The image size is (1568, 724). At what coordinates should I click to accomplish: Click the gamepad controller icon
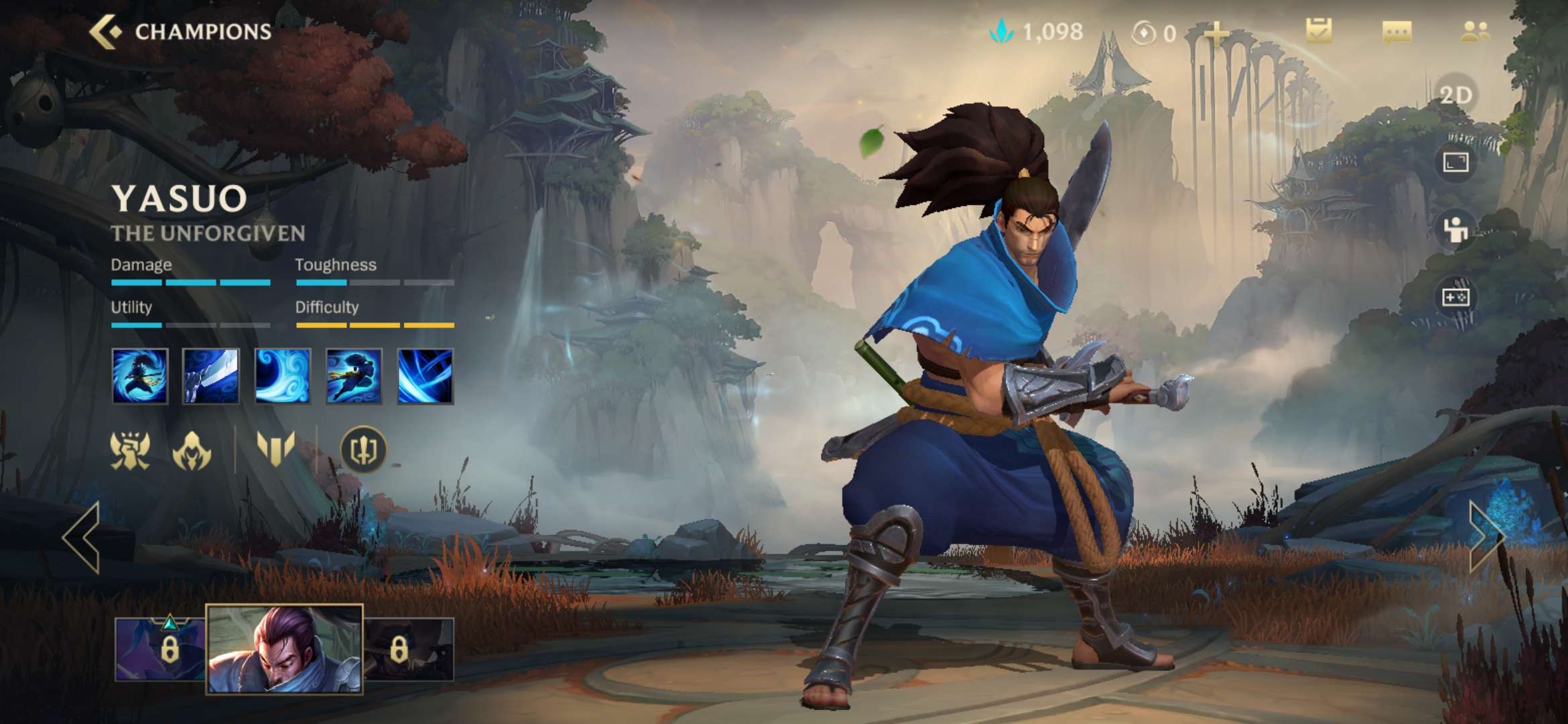click(x=1455, y=297)
